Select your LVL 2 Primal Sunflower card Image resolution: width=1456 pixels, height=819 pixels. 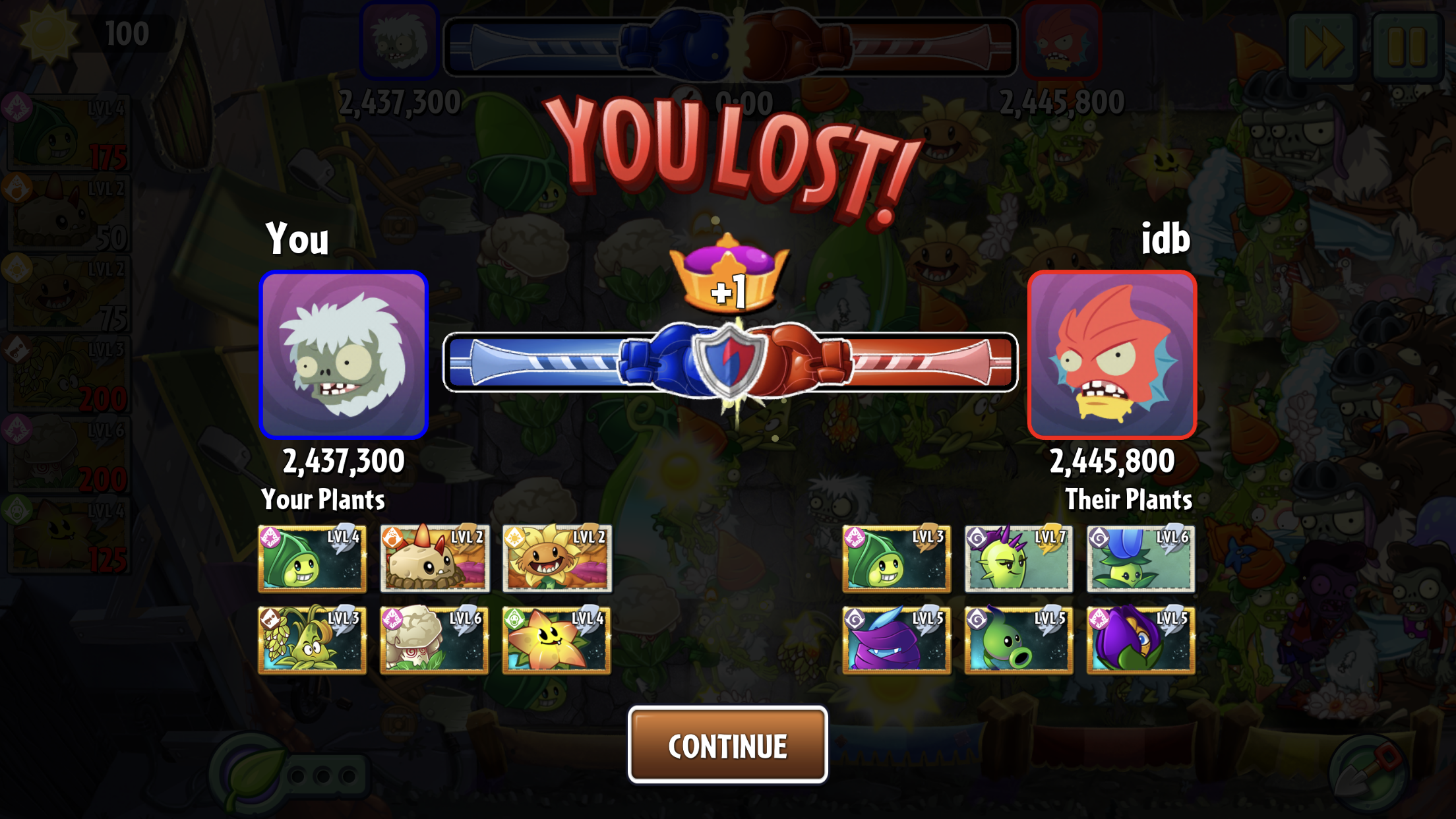pos(557,559)
